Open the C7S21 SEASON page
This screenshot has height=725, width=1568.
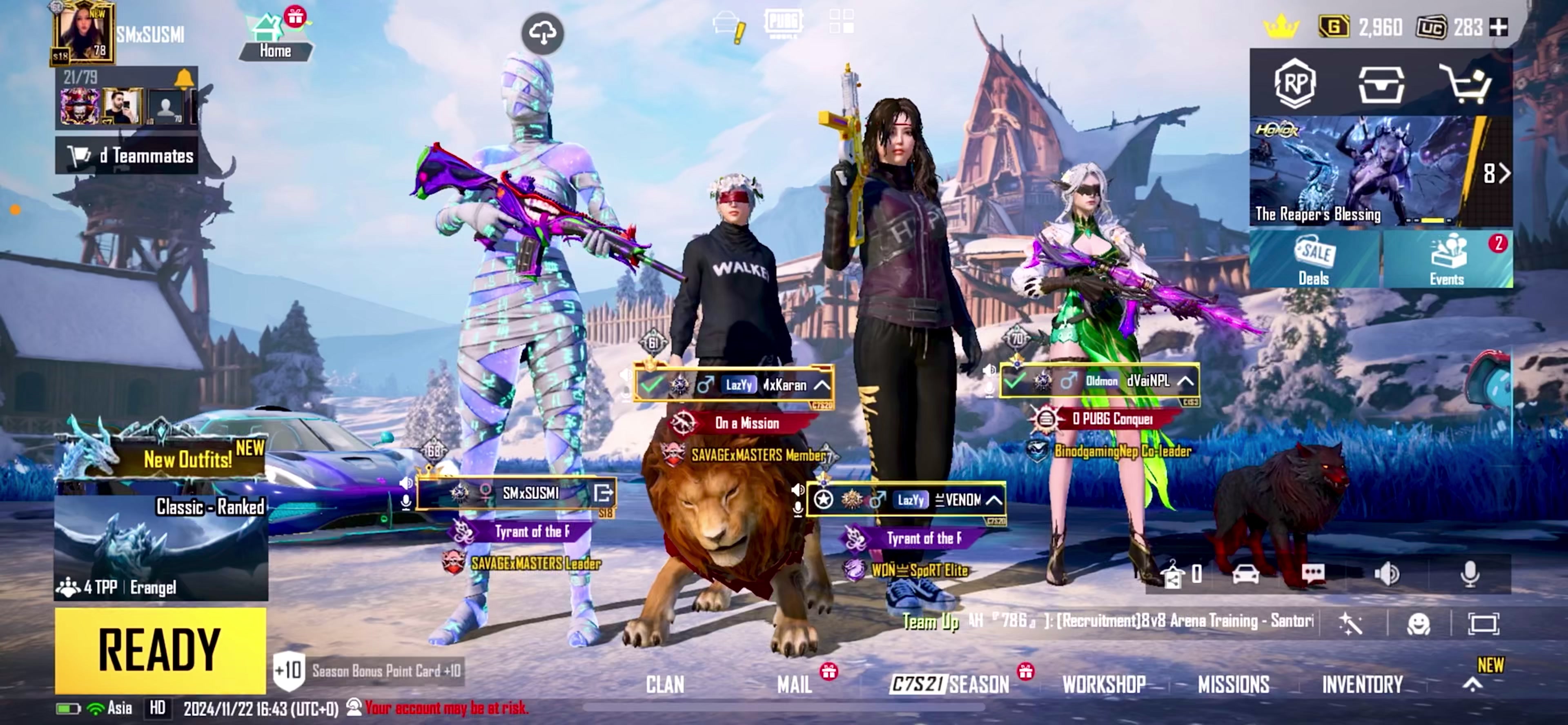(x=949, y=685)
